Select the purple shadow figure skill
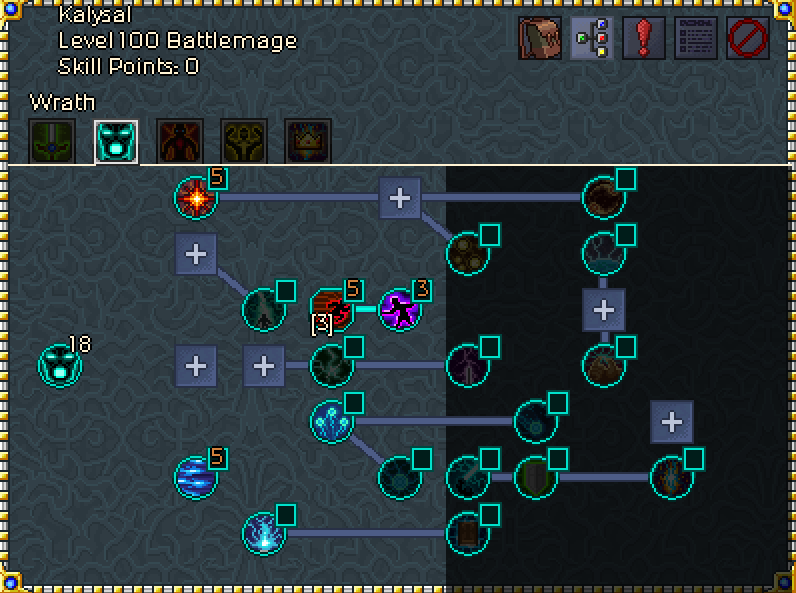This screenshot has width=796, height=593. [x=400, y=309]
